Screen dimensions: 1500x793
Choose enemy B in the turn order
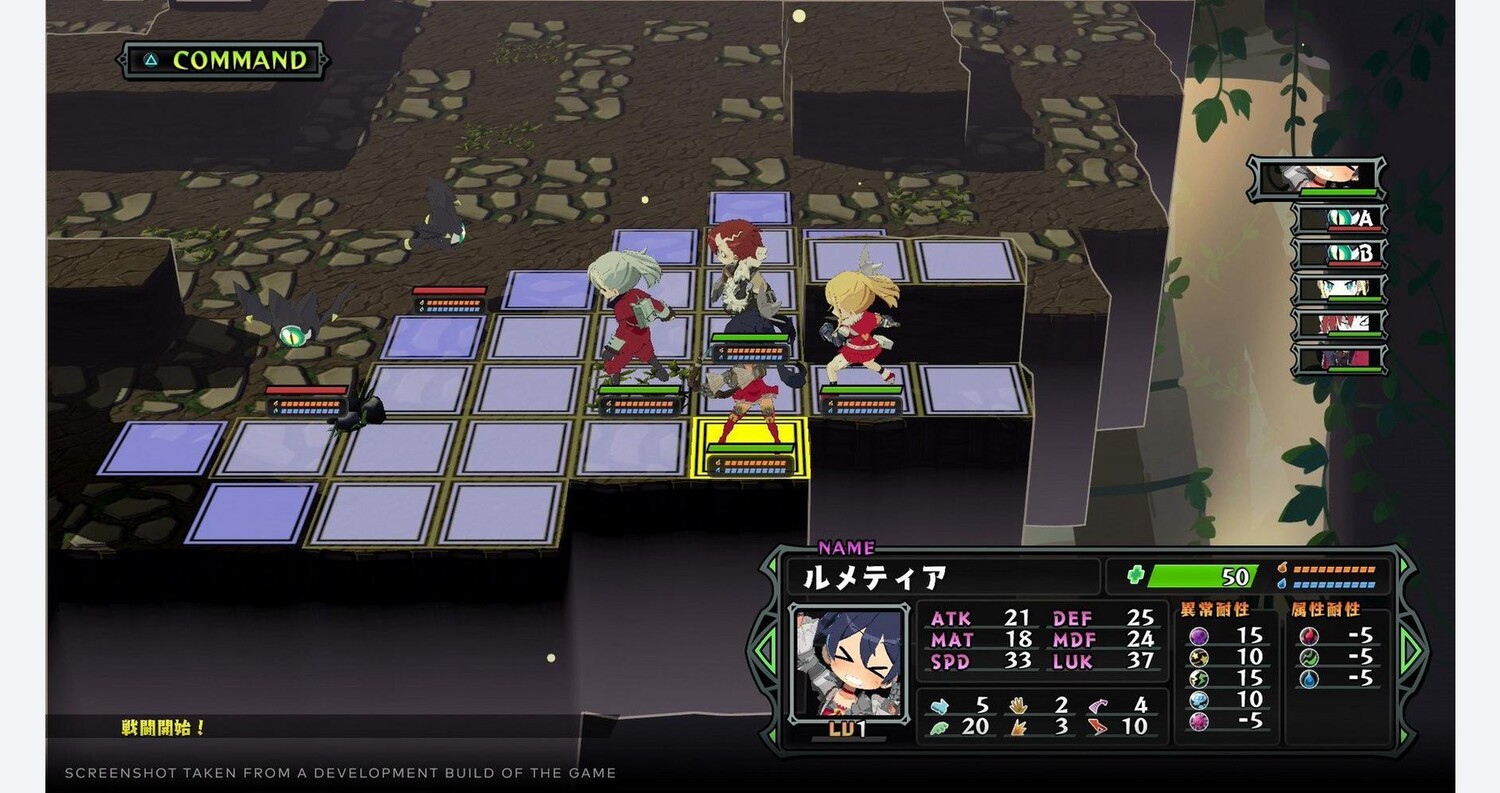(x=1340, y=254)
